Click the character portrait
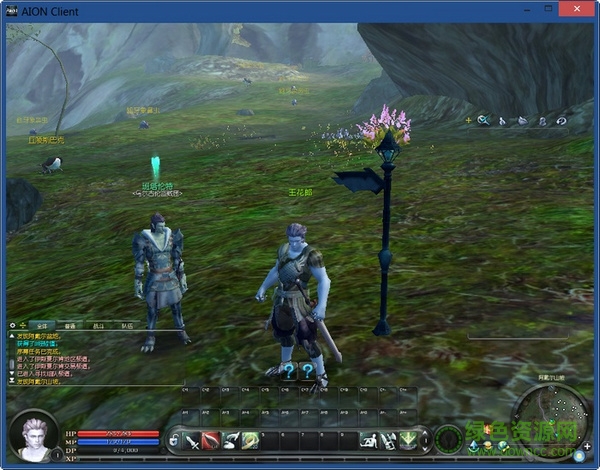Screen dimensions: 600x470 click(x=32, y=436)
